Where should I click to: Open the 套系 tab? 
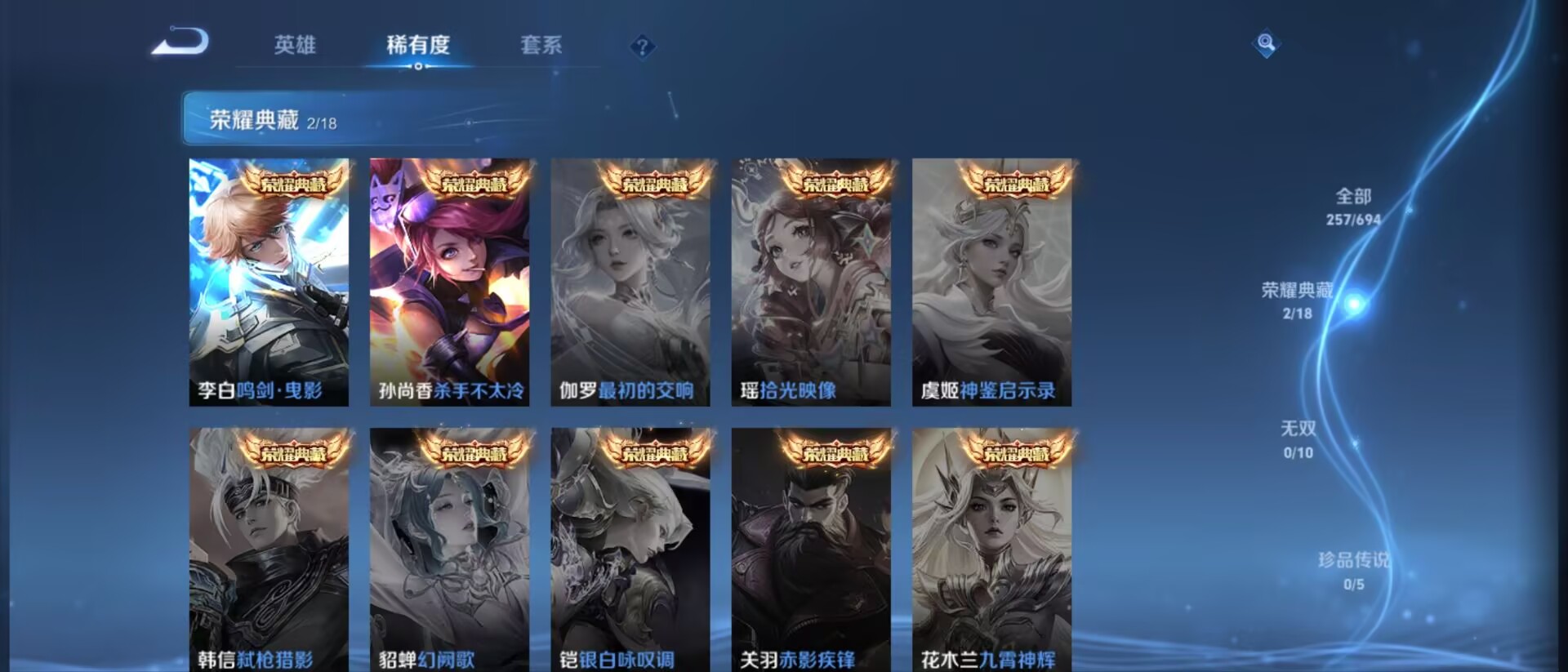point(541,45)
